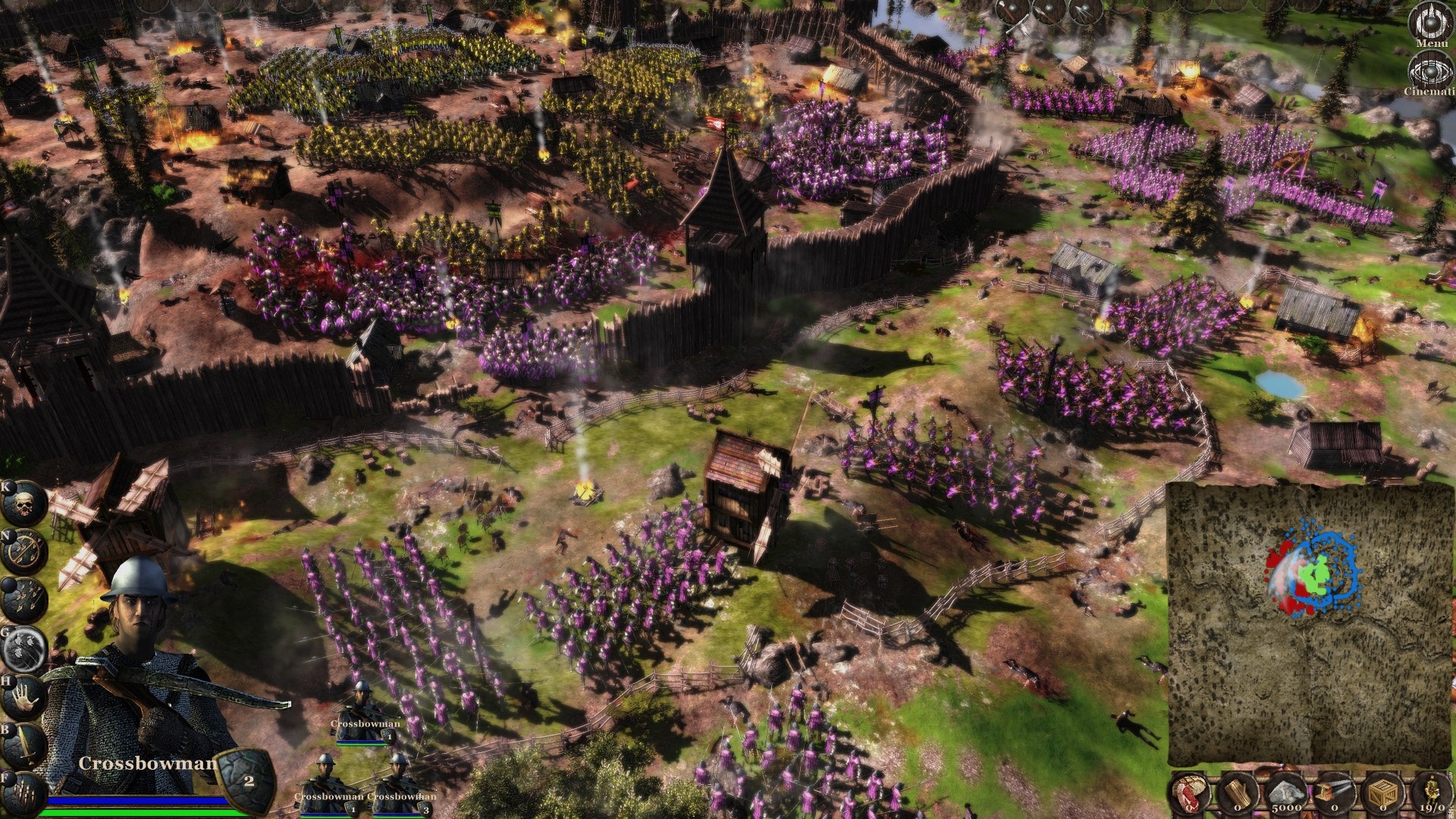Viewport: 1456px width, 819px height.
Task: Click the food resource icon
Action: click(x=1189, y=792)
